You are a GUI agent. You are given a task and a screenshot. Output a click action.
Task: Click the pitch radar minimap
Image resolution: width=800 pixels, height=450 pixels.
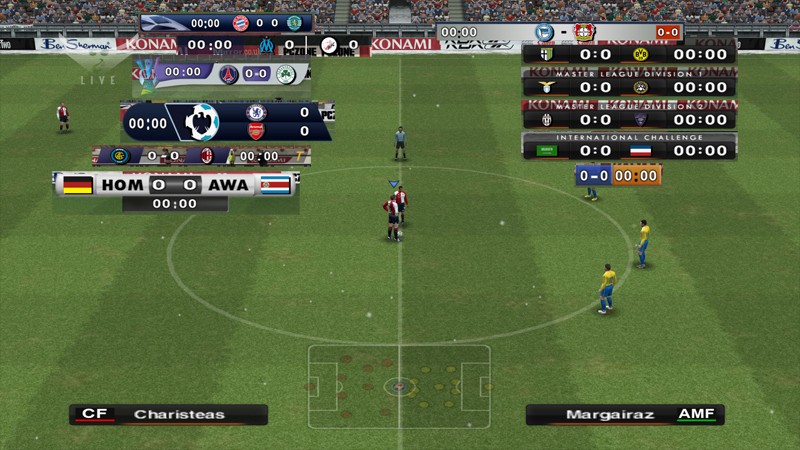tap(399, 384)
